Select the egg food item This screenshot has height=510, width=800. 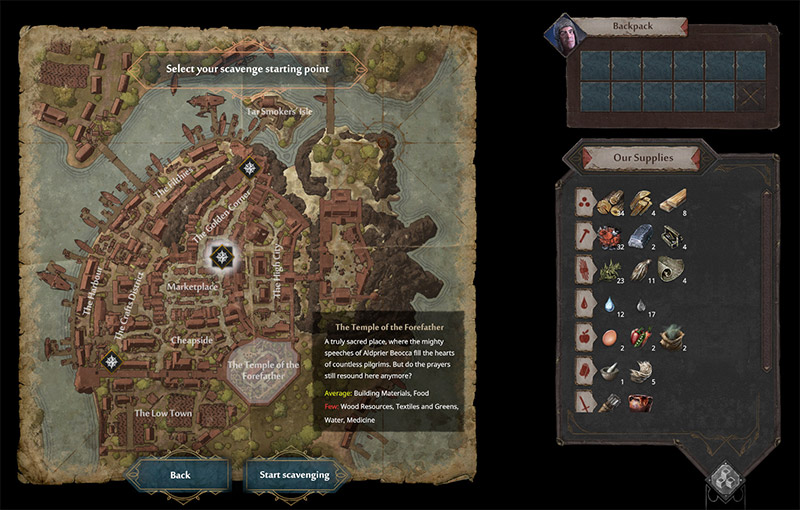606,336
